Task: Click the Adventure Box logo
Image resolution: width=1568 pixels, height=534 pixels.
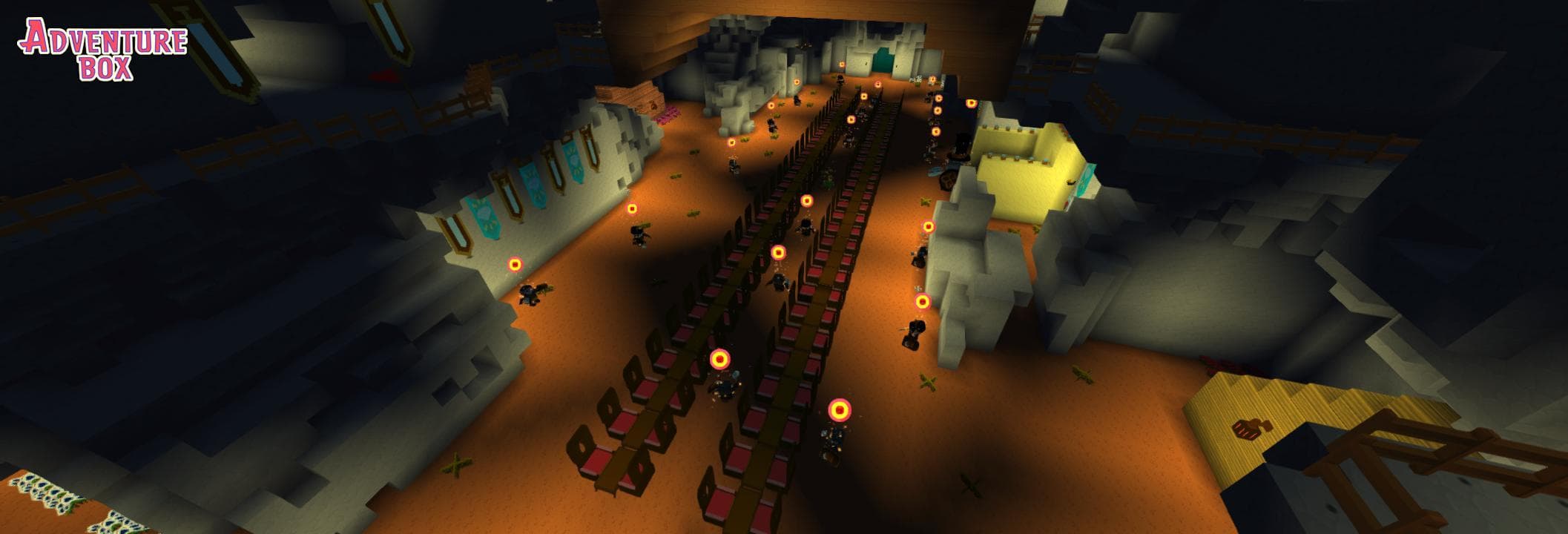Action: tap(103, 49)
